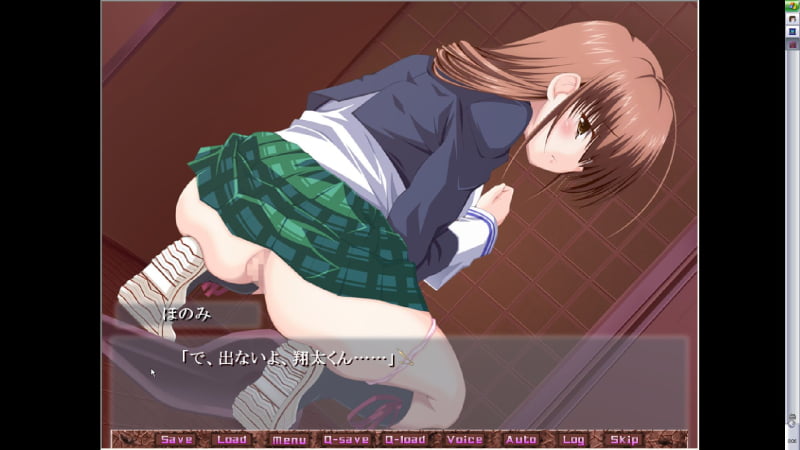
Task: Show the dialogue Log
Action: click(x=573, y=439)
